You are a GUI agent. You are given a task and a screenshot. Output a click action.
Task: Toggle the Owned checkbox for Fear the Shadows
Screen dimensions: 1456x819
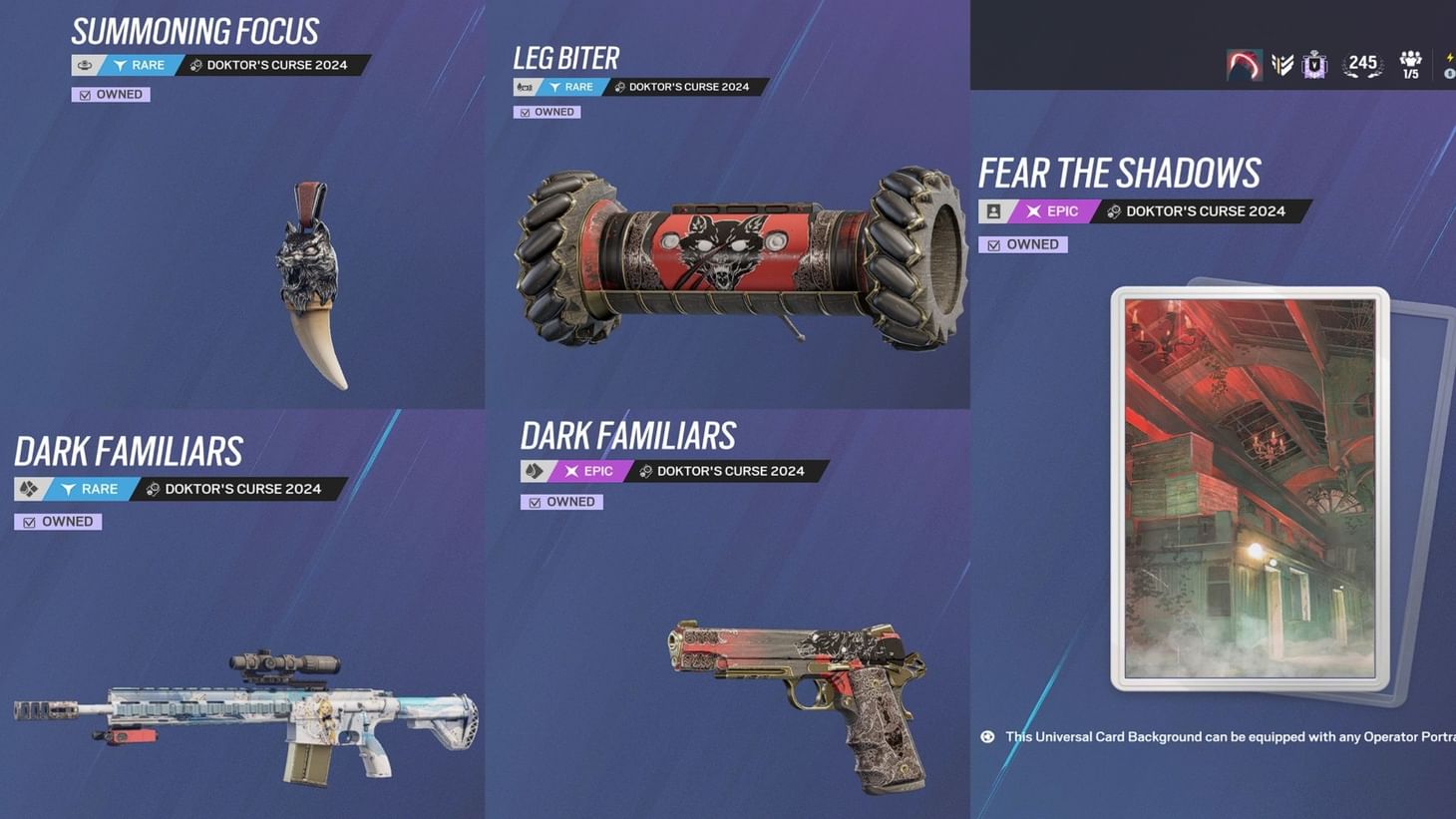(x=1022, y=244)
